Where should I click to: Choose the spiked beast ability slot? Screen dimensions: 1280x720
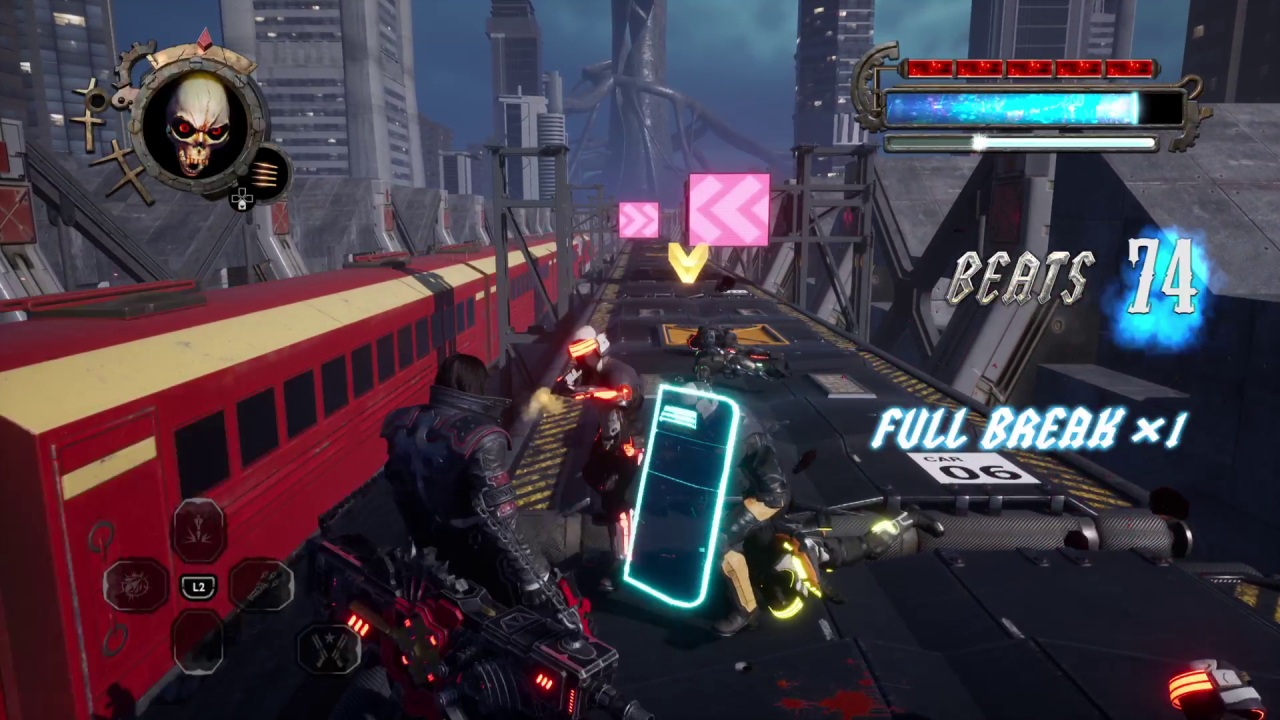point(136,585)
